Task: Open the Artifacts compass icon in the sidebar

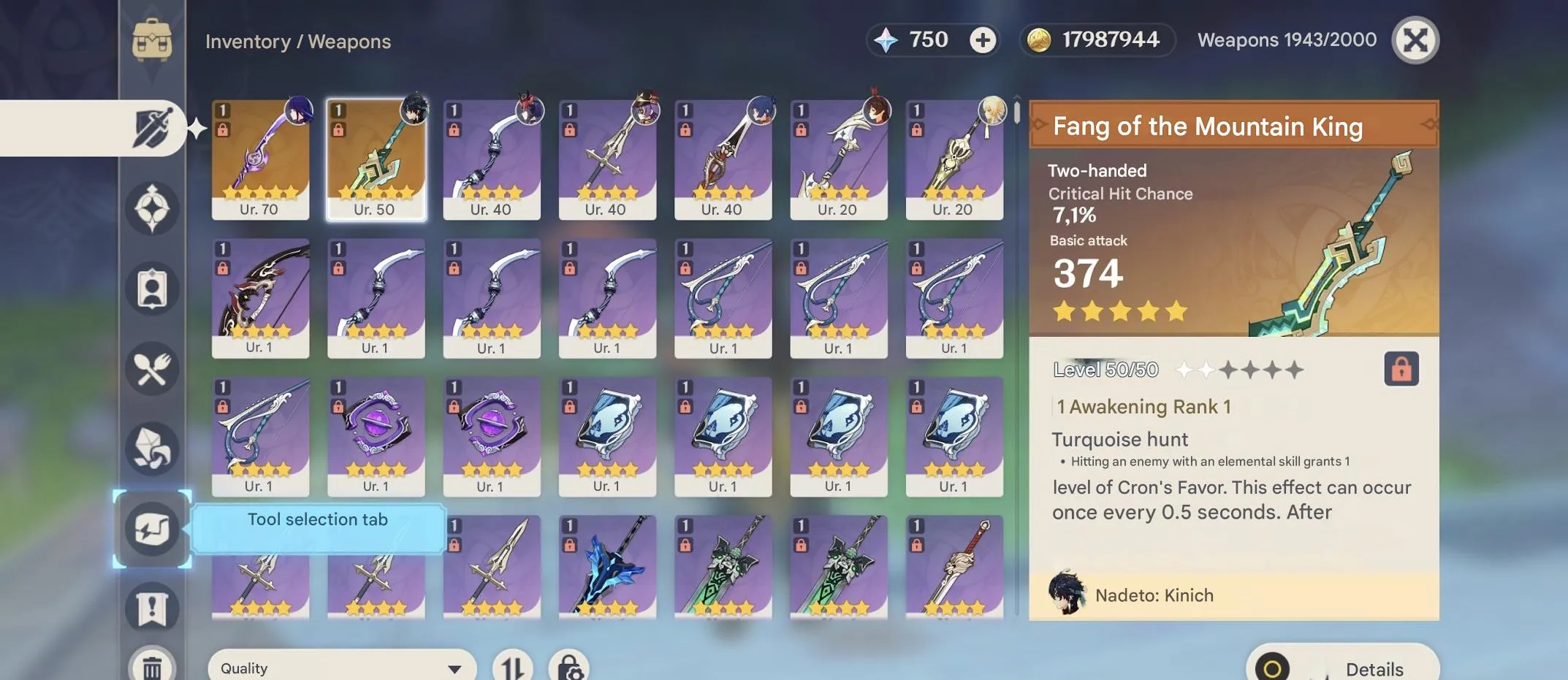Action: pyautogui.click(x=151, y=208)
